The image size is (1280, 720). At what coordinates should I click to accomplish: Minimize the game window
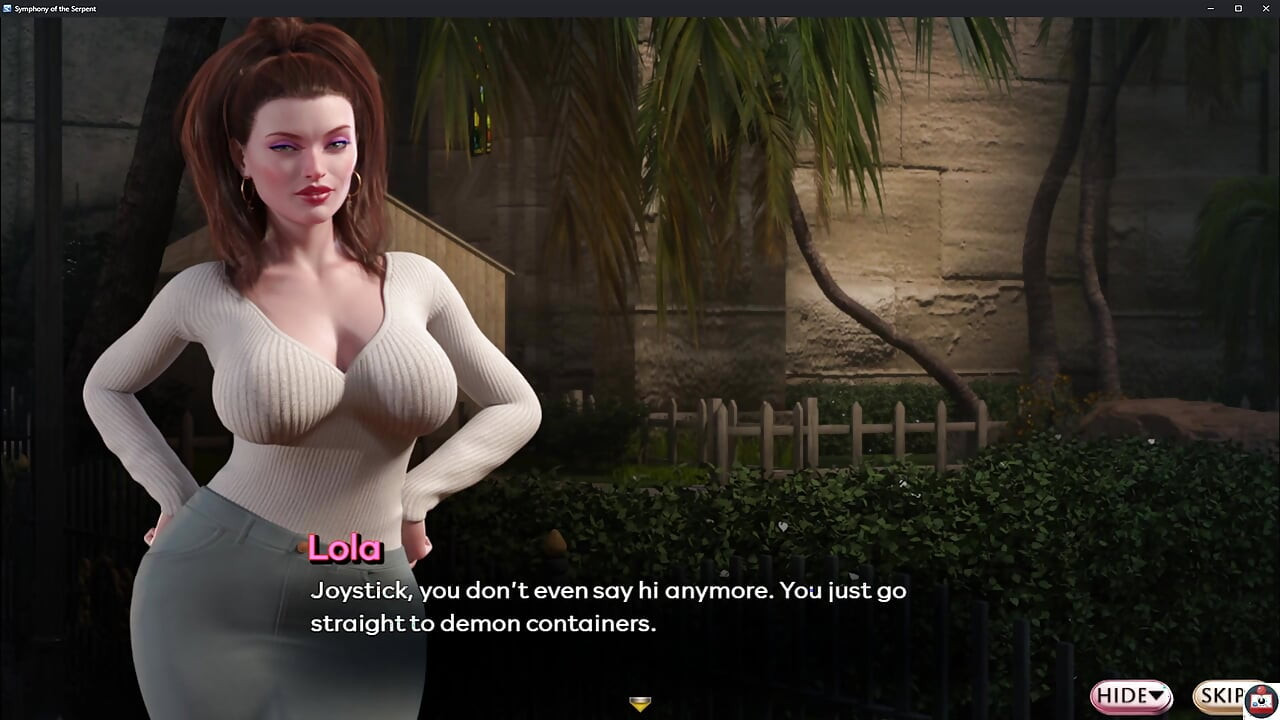1211,8
